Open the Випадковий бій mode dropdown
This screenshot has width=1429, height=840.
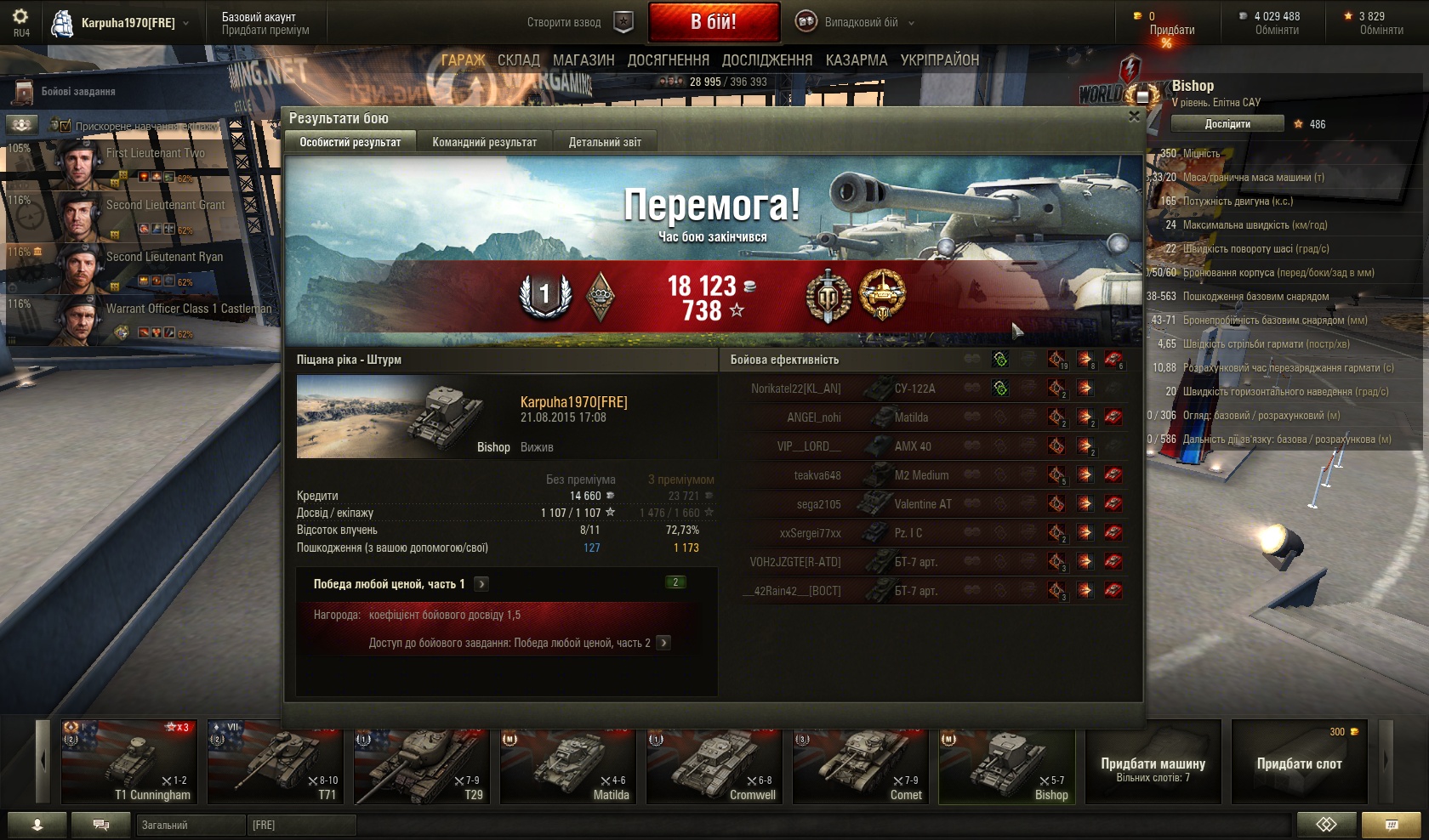point(855,22)
